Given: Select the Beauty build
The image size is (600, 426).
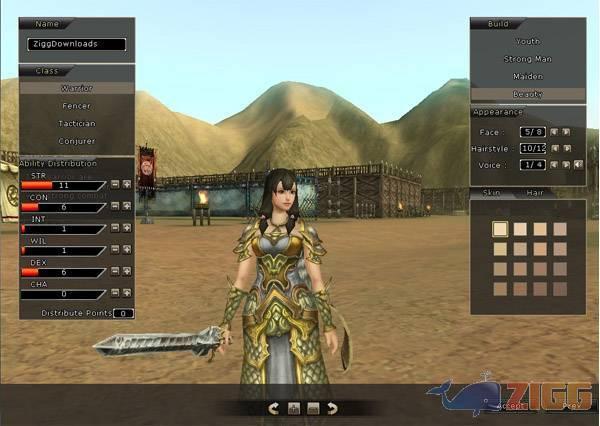Looking at the screenshot, I should (x=528, y=93).
